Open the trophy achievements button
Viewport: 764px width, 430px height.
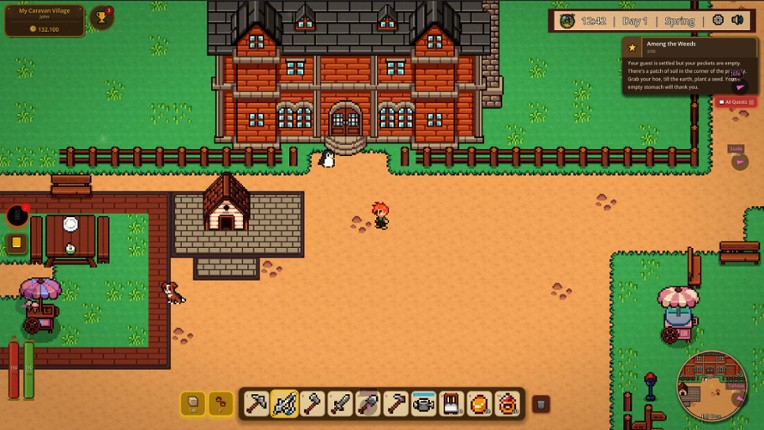click(x=101, y=18)
